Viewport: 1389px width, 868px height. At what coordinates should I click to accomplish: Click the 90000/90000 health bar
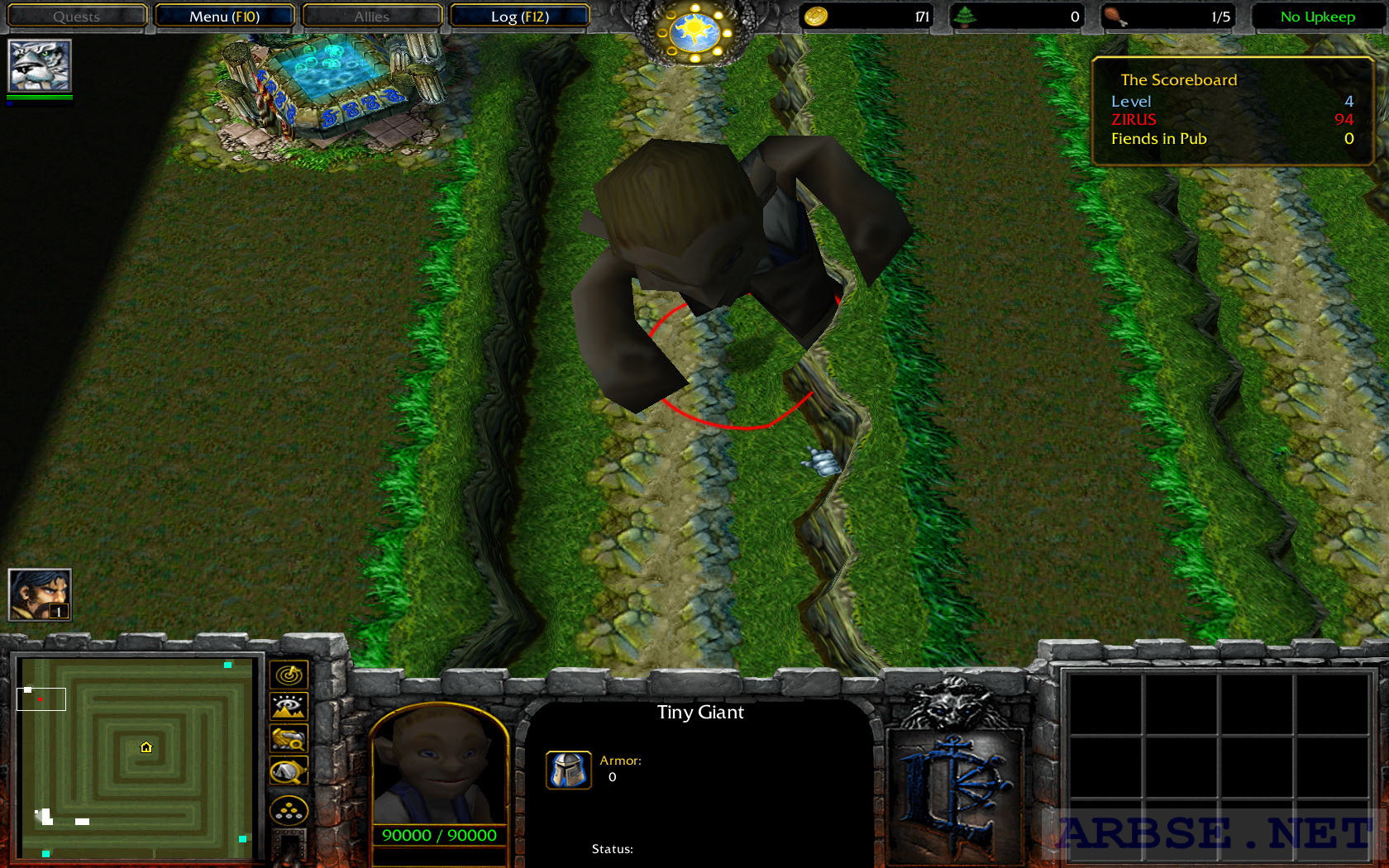click(x=438, y=835)
